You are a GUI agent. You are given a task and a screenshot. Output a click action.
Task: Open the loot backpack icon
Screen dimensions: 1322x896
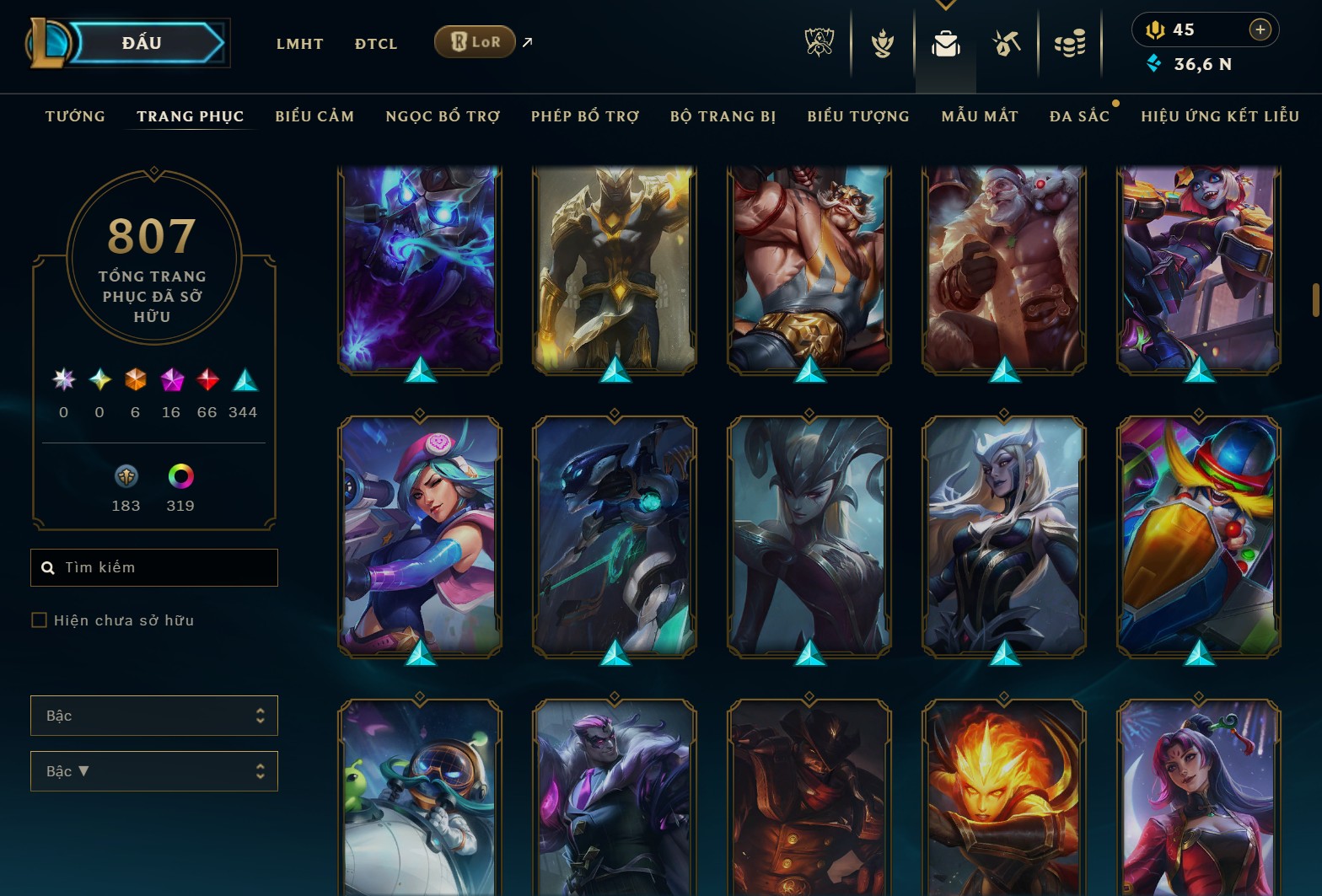[945, 46]
